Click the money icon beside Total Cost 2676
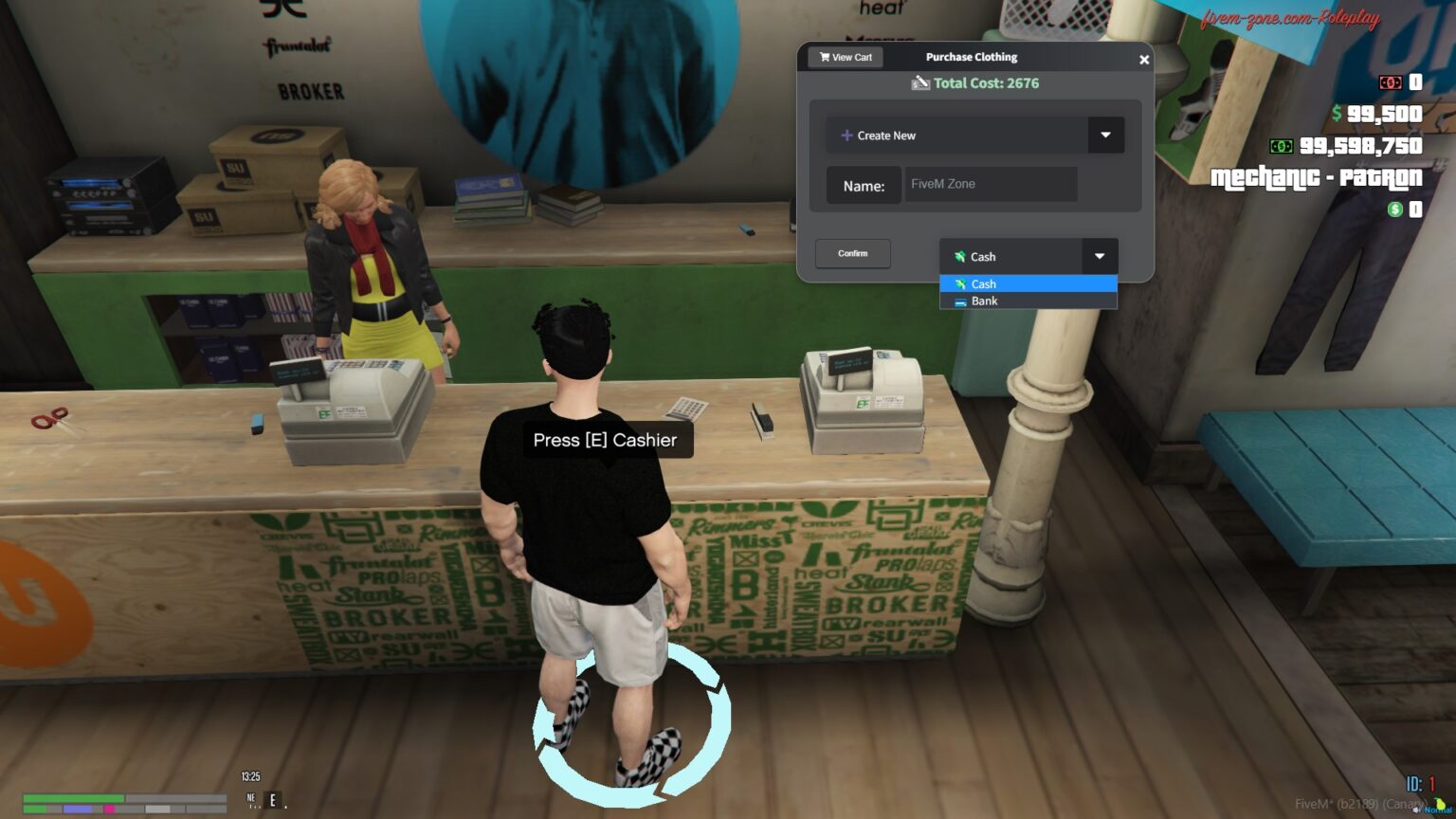This screenshot has width=1456, height=819. tap(920, 82)
